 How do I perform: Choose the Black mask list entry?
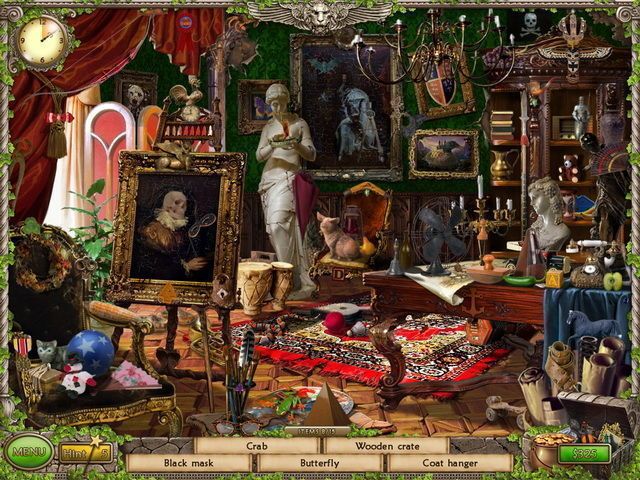point(190,464)
